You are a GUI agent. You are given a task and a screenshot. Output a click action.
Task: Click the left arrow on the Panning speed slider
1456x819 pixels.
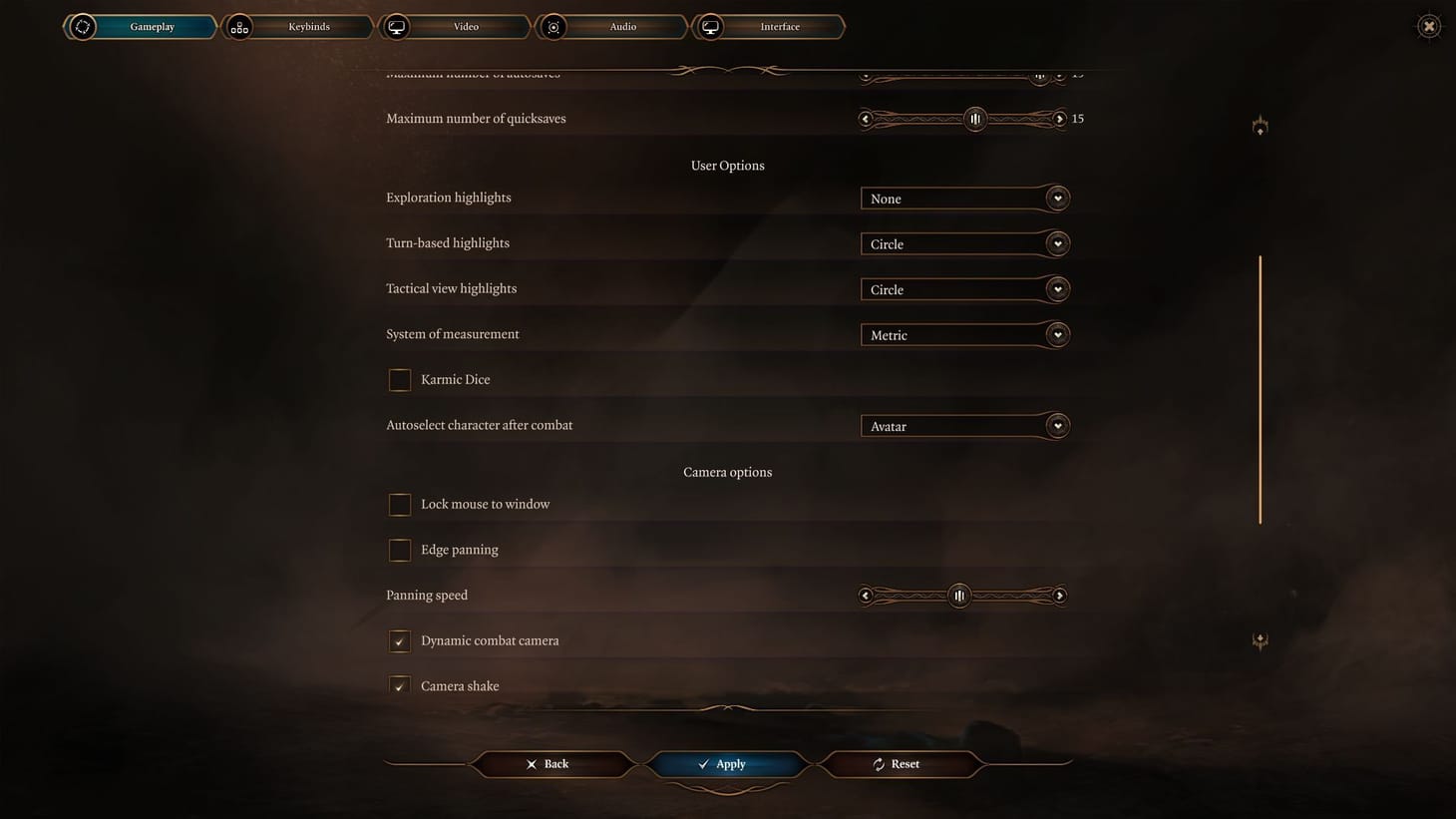866,595
